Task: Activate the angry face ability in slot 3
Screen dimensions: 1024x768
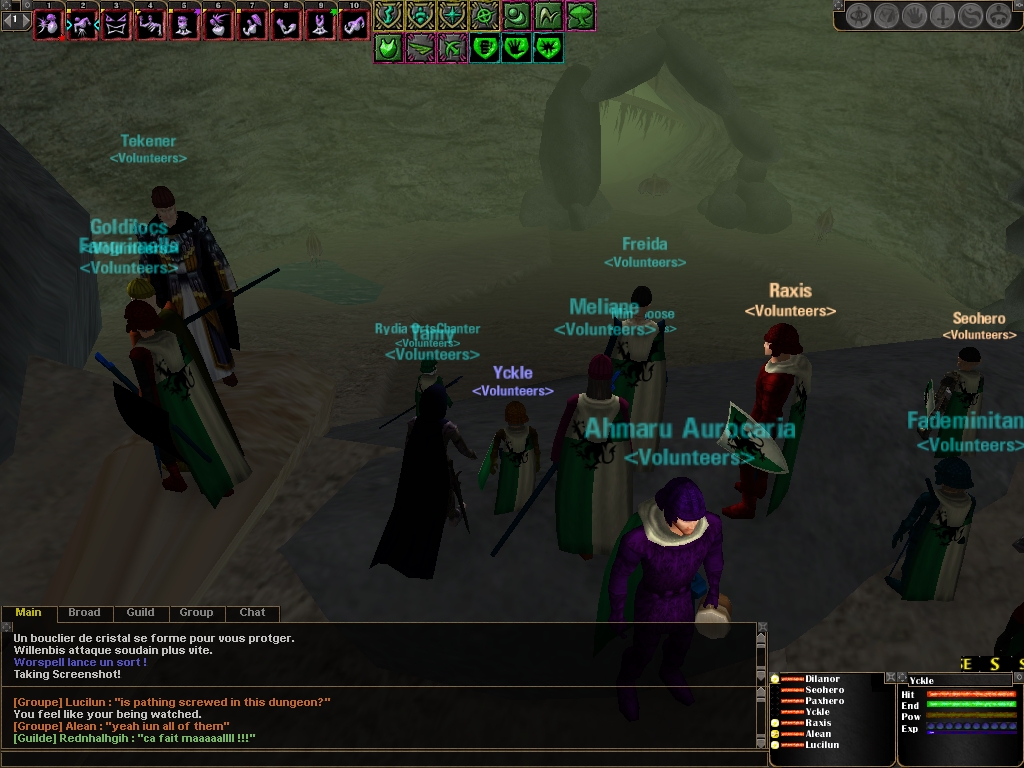Action: point(116,24)
